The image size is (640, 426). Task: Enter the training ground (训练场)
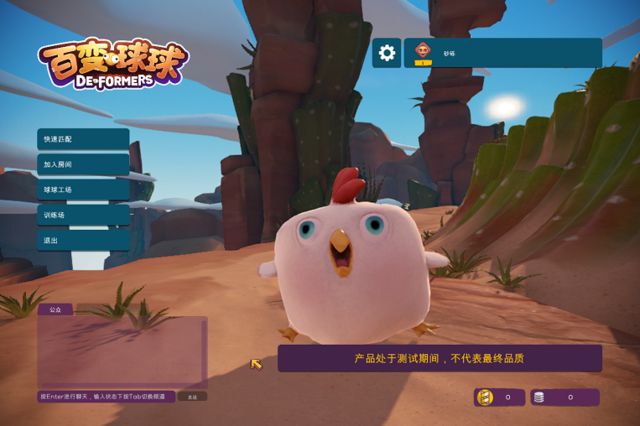[x=83, y=215]
